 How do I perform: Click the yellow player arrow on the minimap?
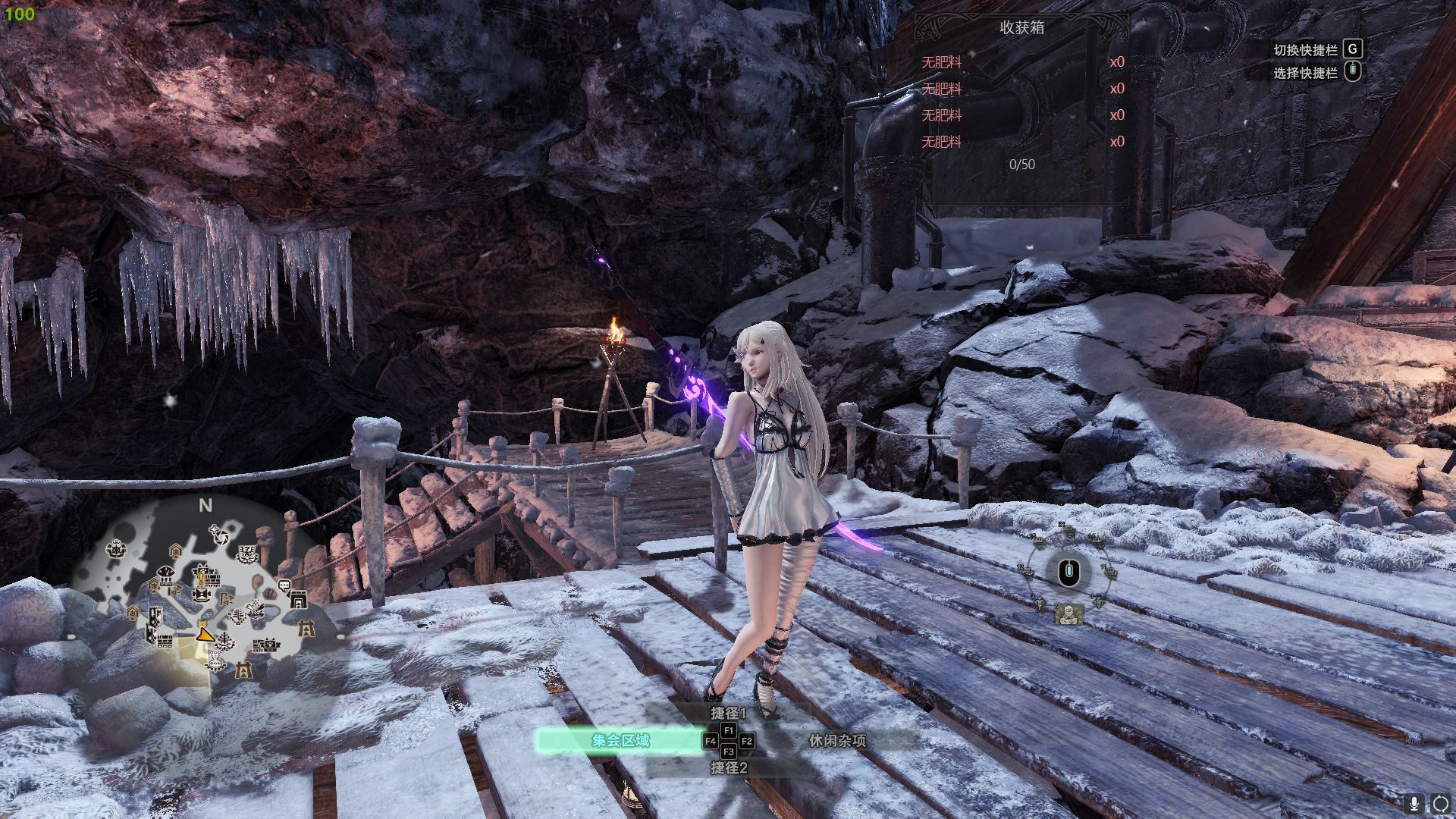coord(203,633)
